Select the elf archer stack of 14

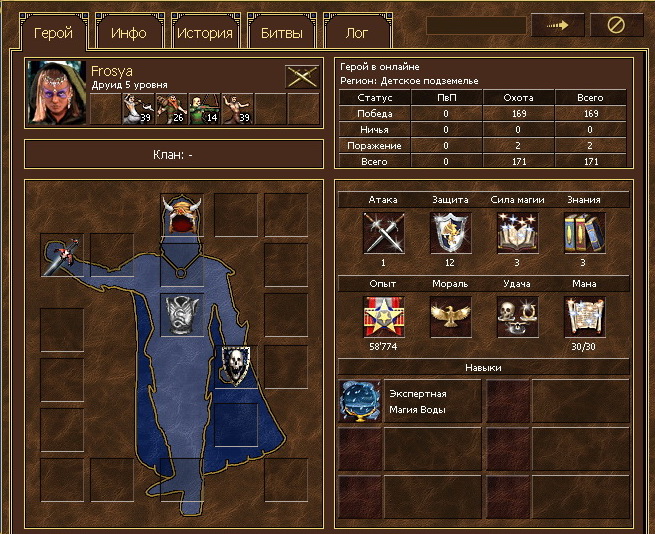(204, 108)
